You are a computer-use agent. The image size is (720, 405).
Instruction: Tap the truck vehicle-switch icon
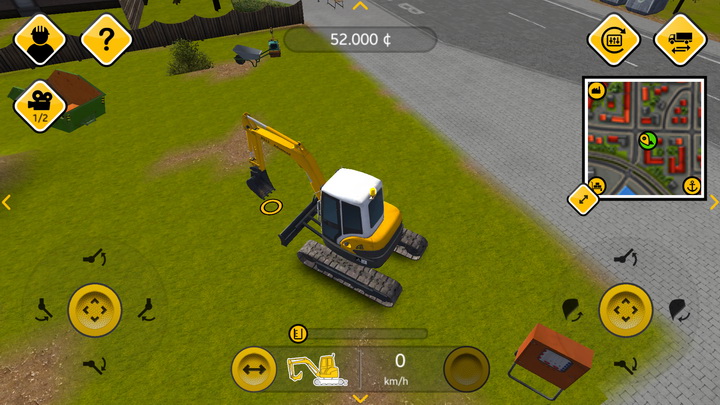[680, 40]
